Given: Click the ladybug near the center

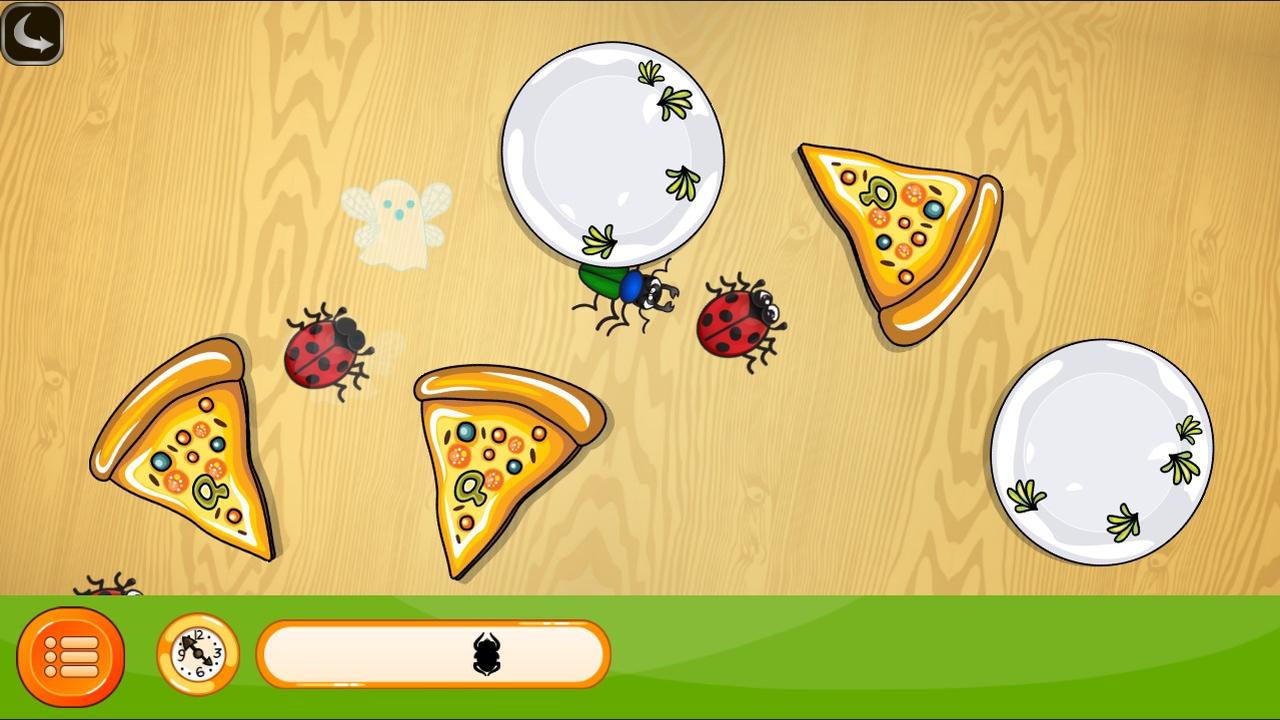Looking at the screenshot, I should point(735,320).
